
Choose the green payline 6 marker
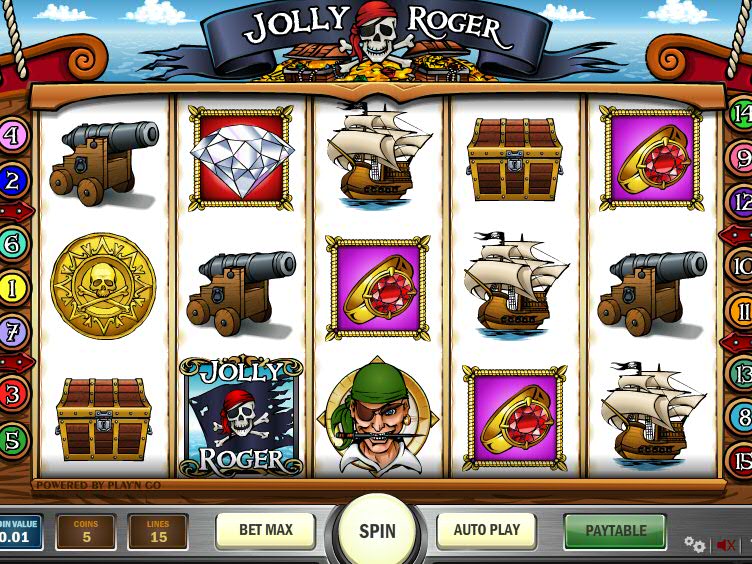pyautogui.click(x=12, y=243)
